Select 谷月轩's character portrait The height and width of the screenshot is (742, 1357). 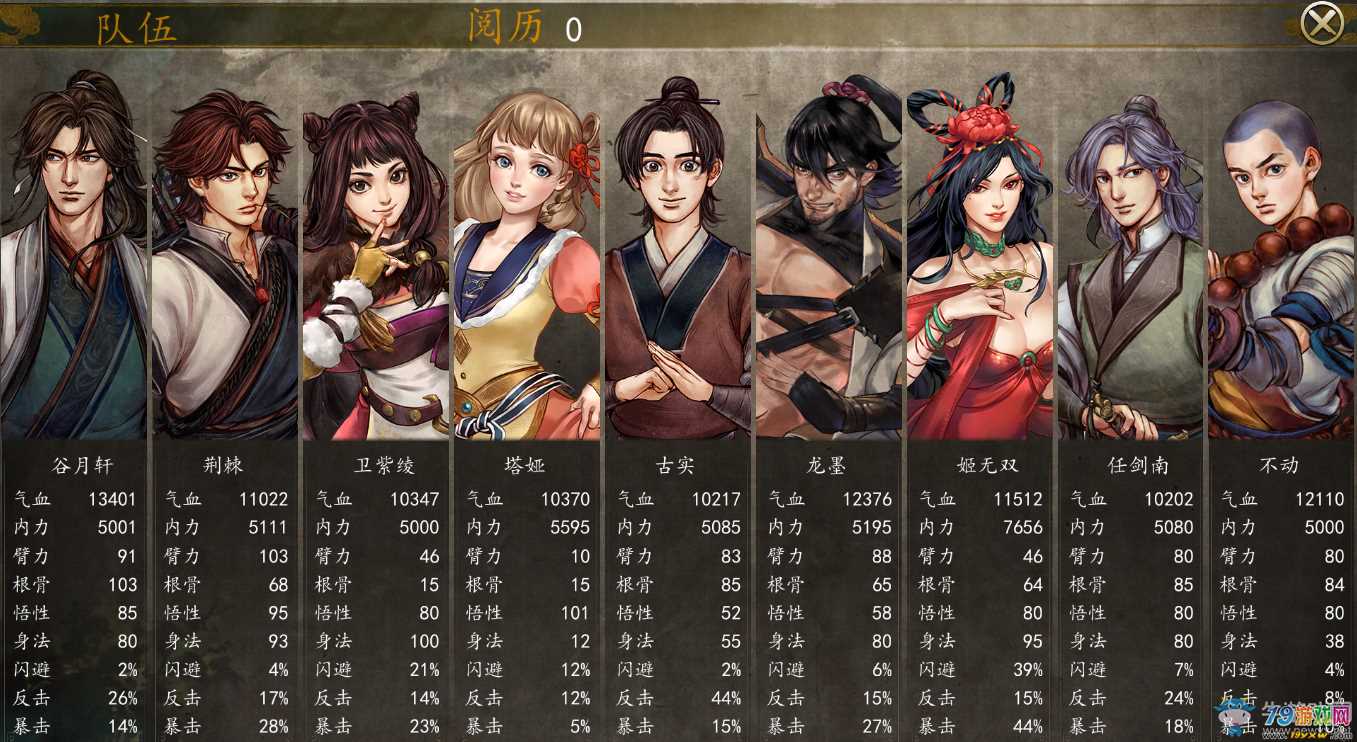coord(75,250)
